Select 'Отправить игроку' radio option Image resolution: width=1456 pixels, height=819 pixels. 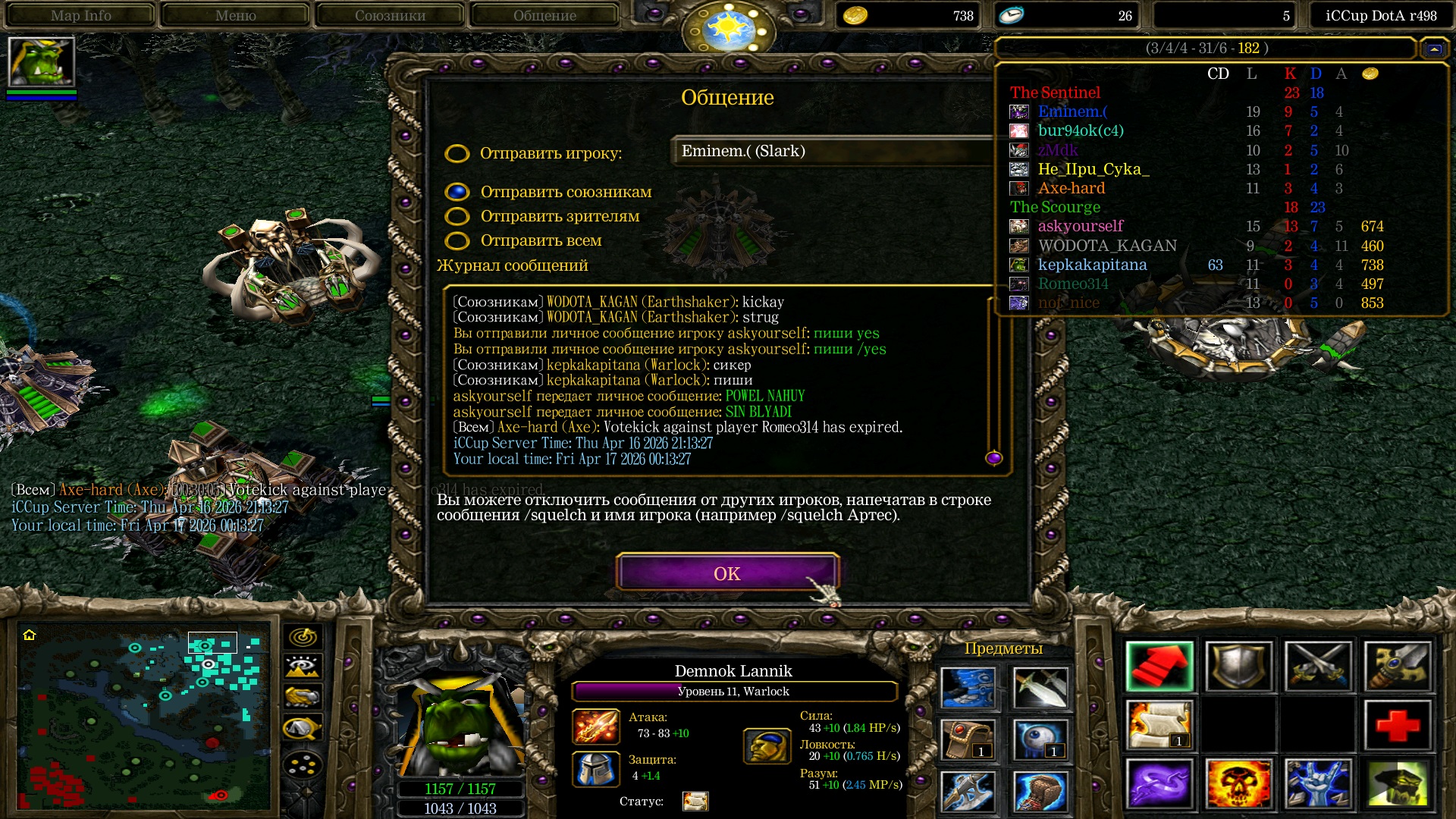pos(457,154)
